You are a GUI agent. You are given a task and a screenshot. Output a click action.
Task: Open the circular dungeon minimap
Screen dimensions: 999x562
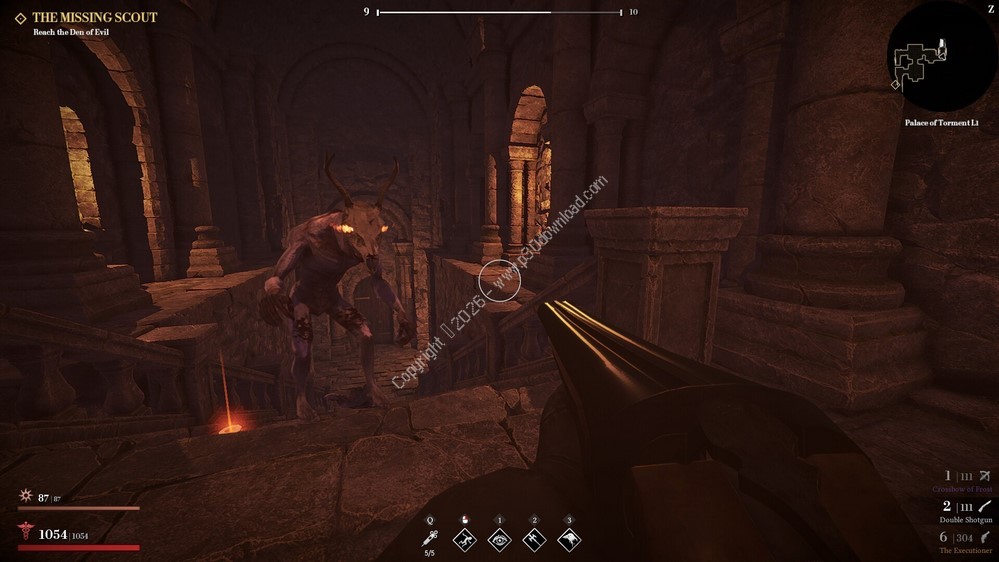tap(940, 58)
